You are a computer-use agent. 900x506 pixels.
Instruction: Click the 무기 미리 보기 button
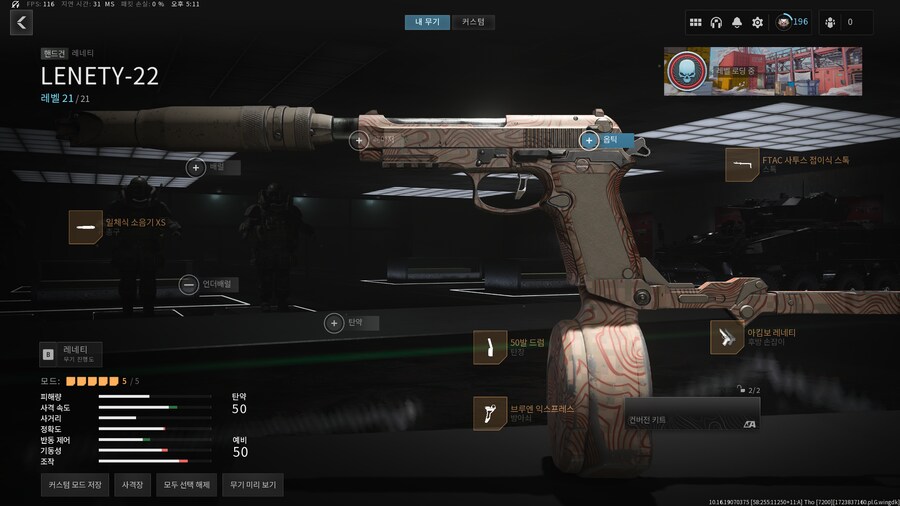(252, 485)
